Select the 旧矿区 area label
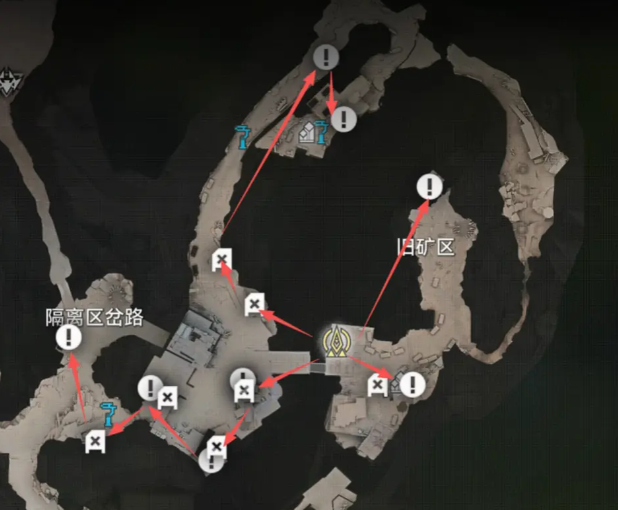618x510 pixels. coord(426,246)
